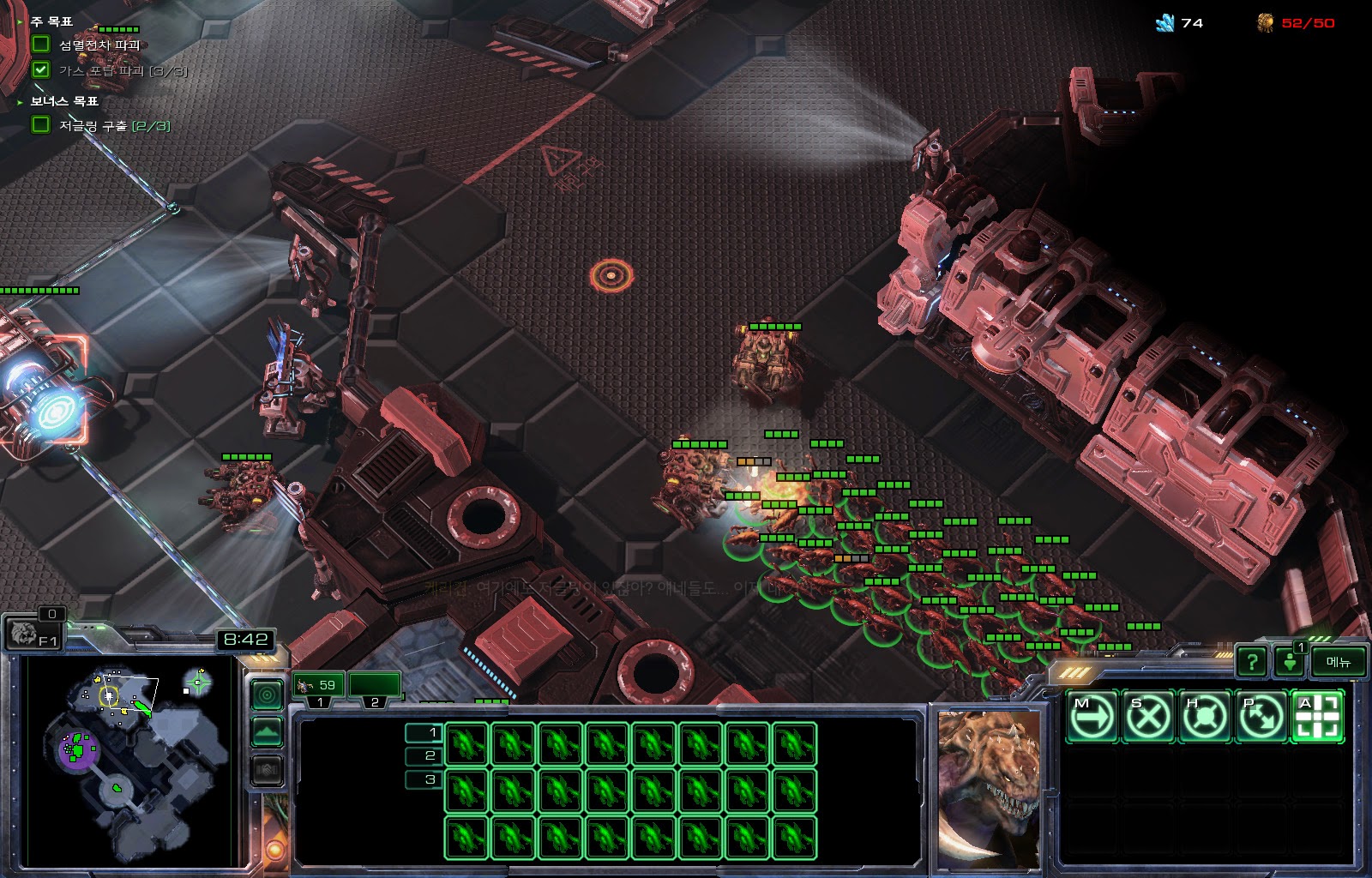
Task: Toggle the minimap terrain view button
Action: (267, 732)
